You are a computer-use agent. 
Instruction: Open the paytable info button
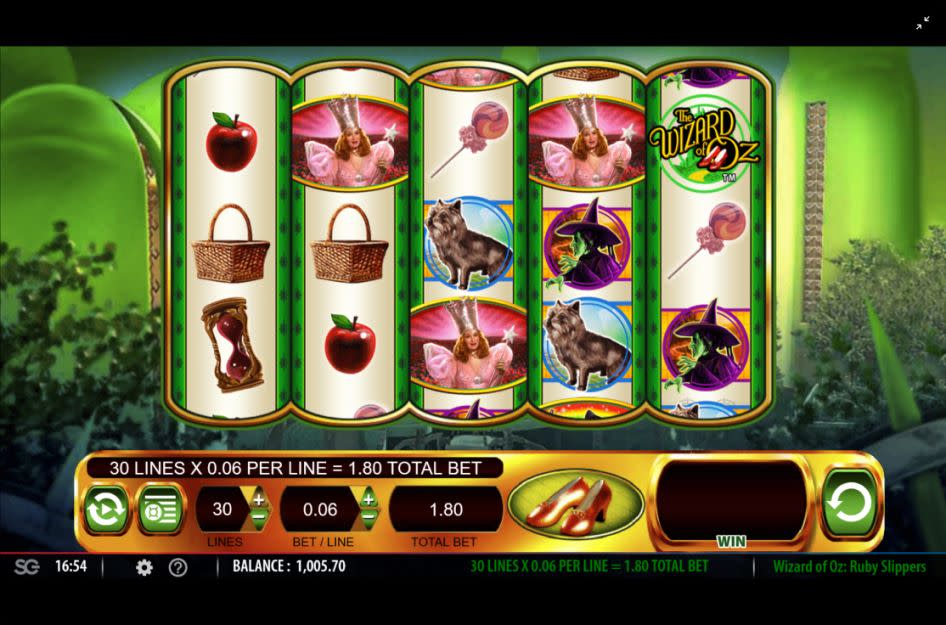coord(160,509)
